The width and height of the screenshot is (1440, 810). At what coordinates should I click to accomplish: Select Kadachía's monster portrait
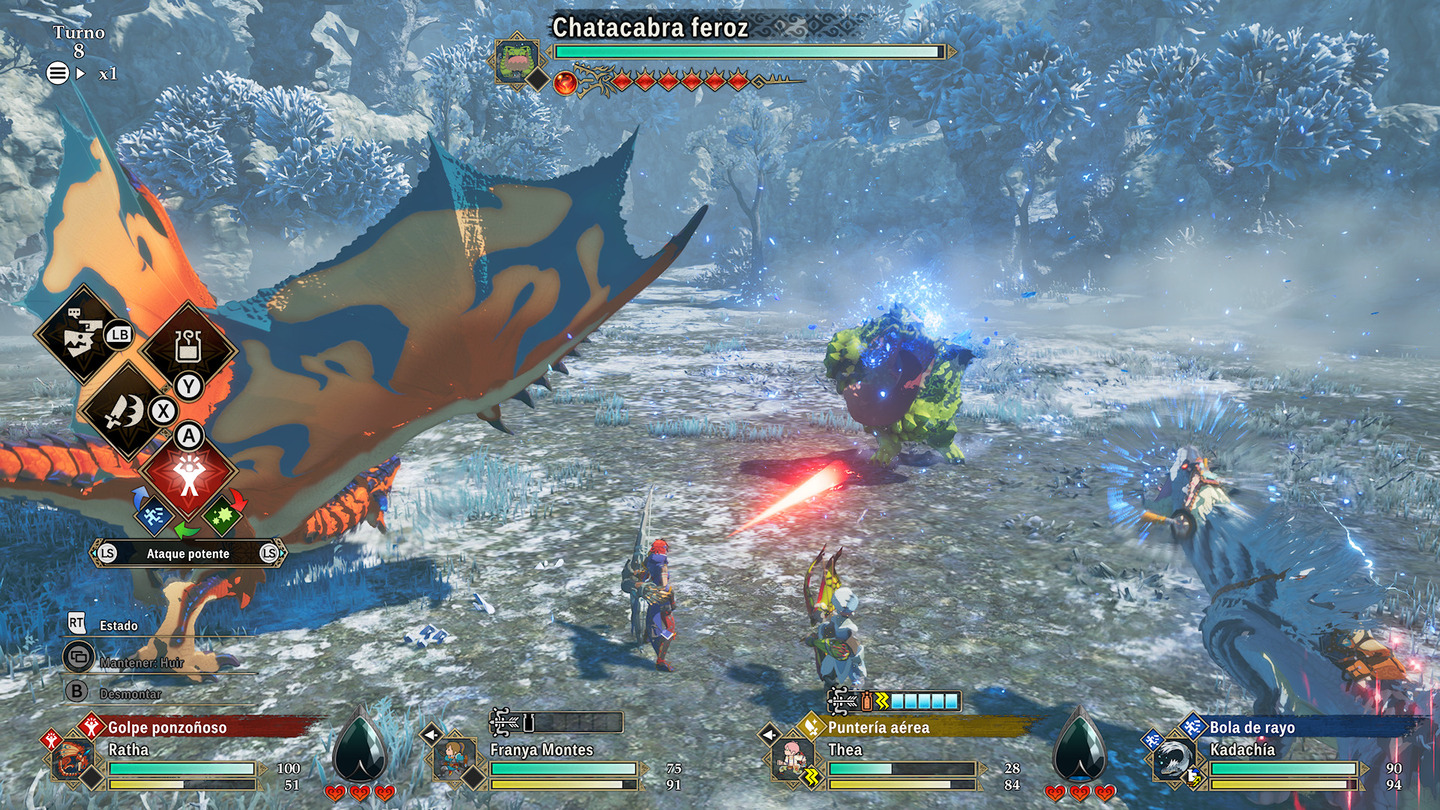1172,759
